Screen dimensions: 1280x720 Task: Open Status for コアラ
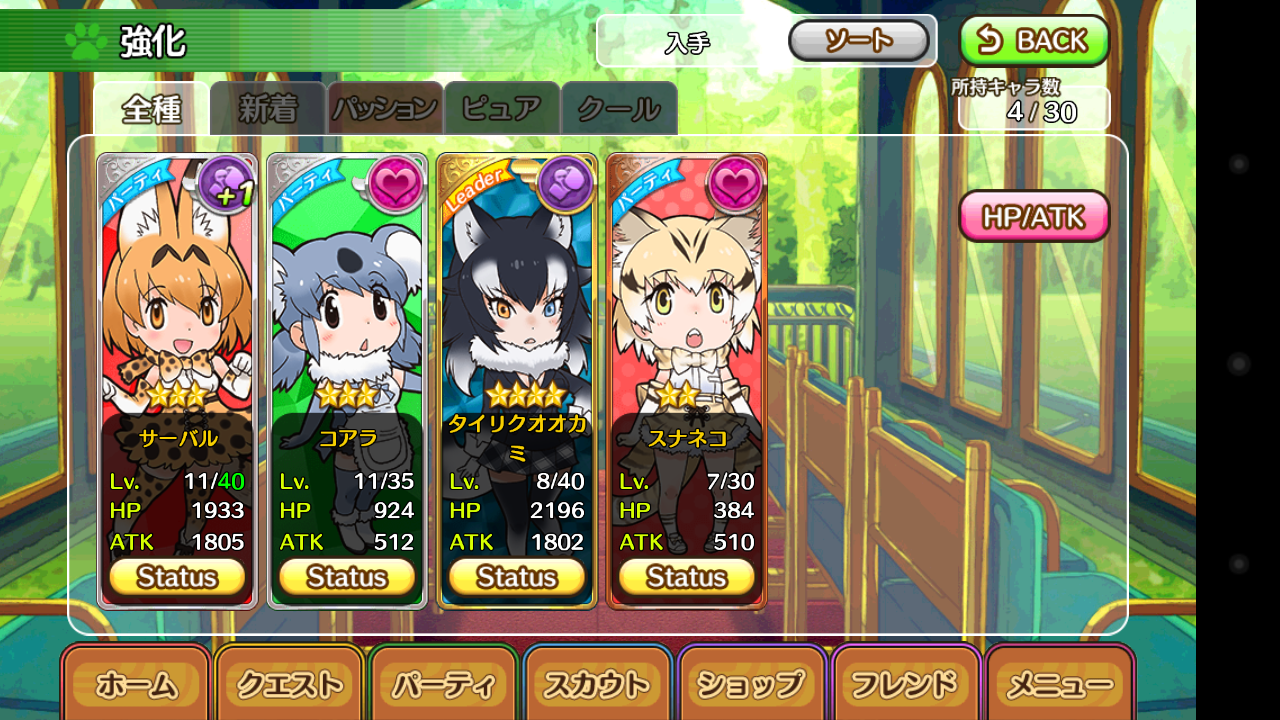tap(347, 577)
